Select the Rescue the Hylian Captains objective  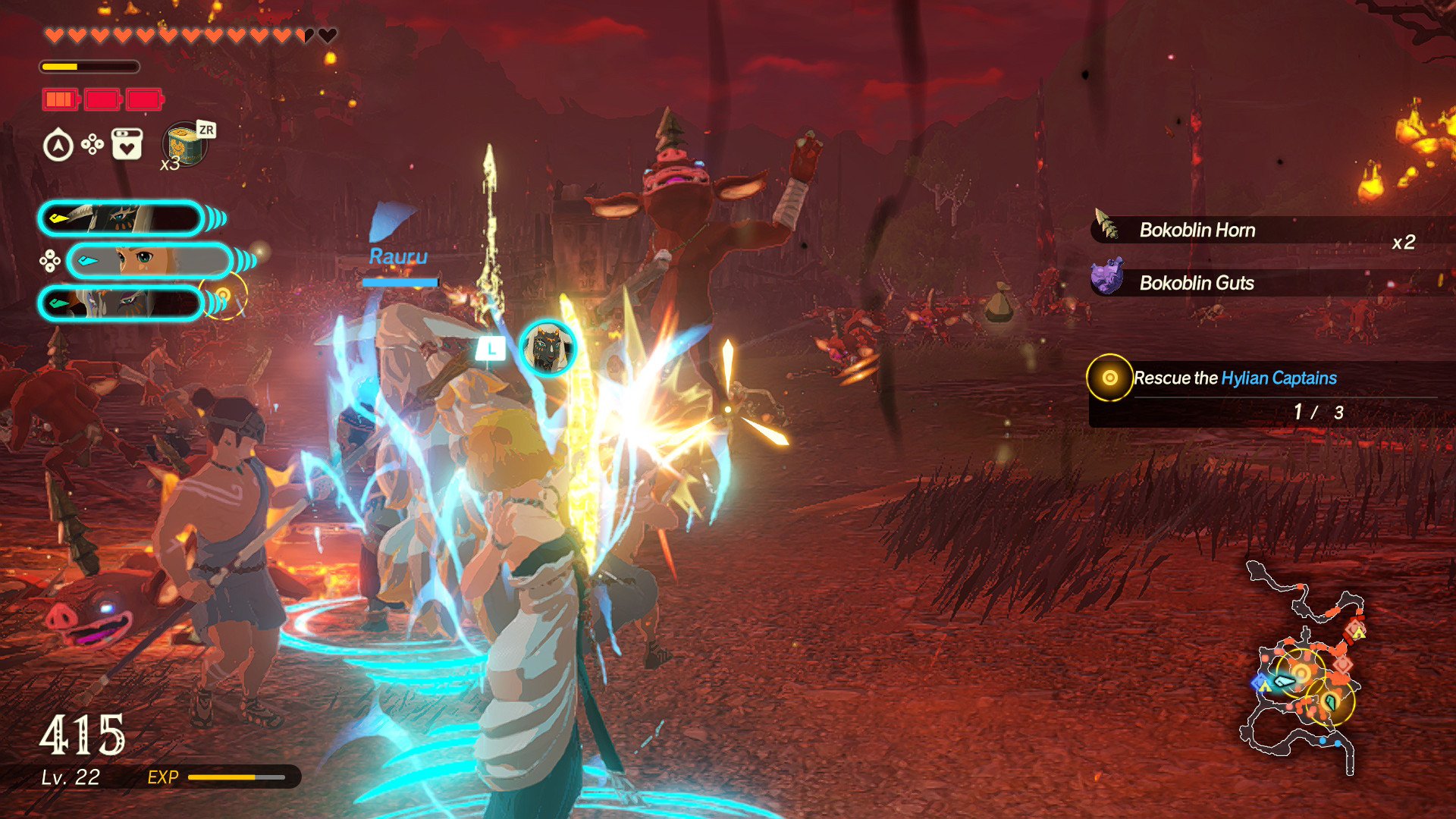click(x=1235, y=378)
